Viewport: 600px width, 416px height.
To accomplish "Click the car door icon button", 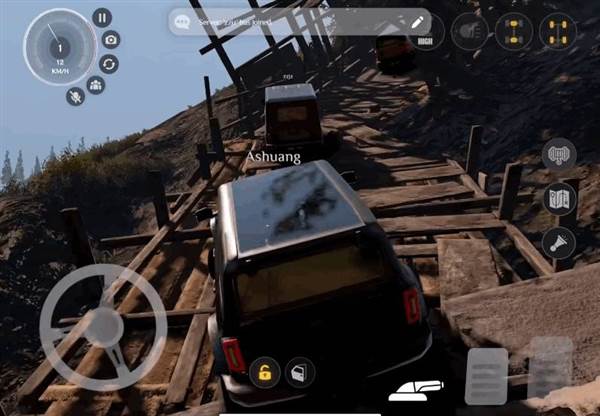I will tap(299, 373).
